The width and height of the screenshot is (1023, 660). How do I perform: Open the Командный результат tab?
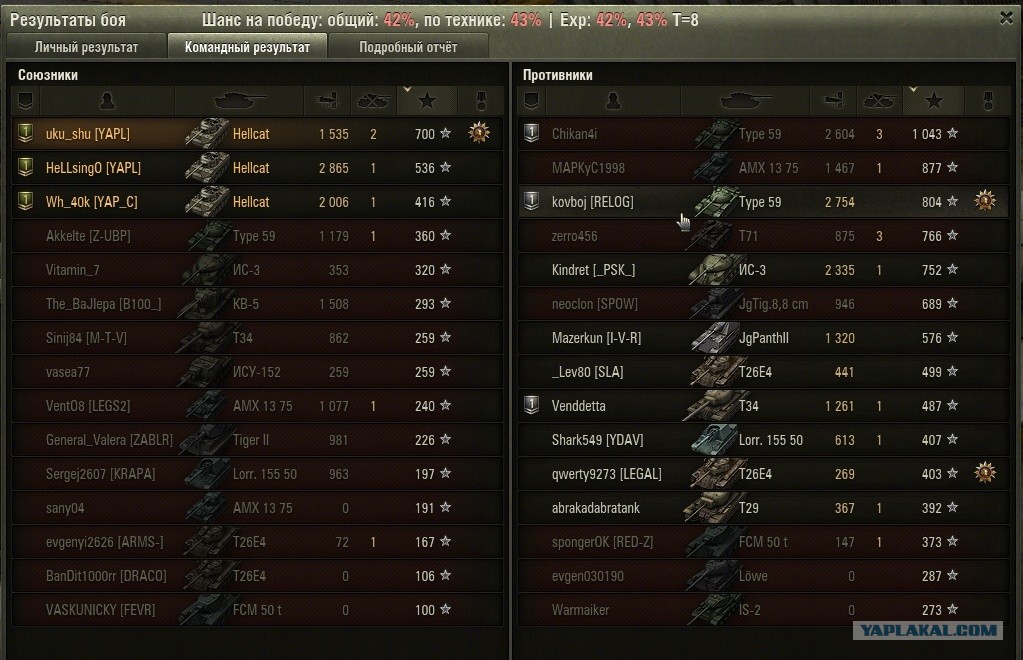click(x=246, y=47)
